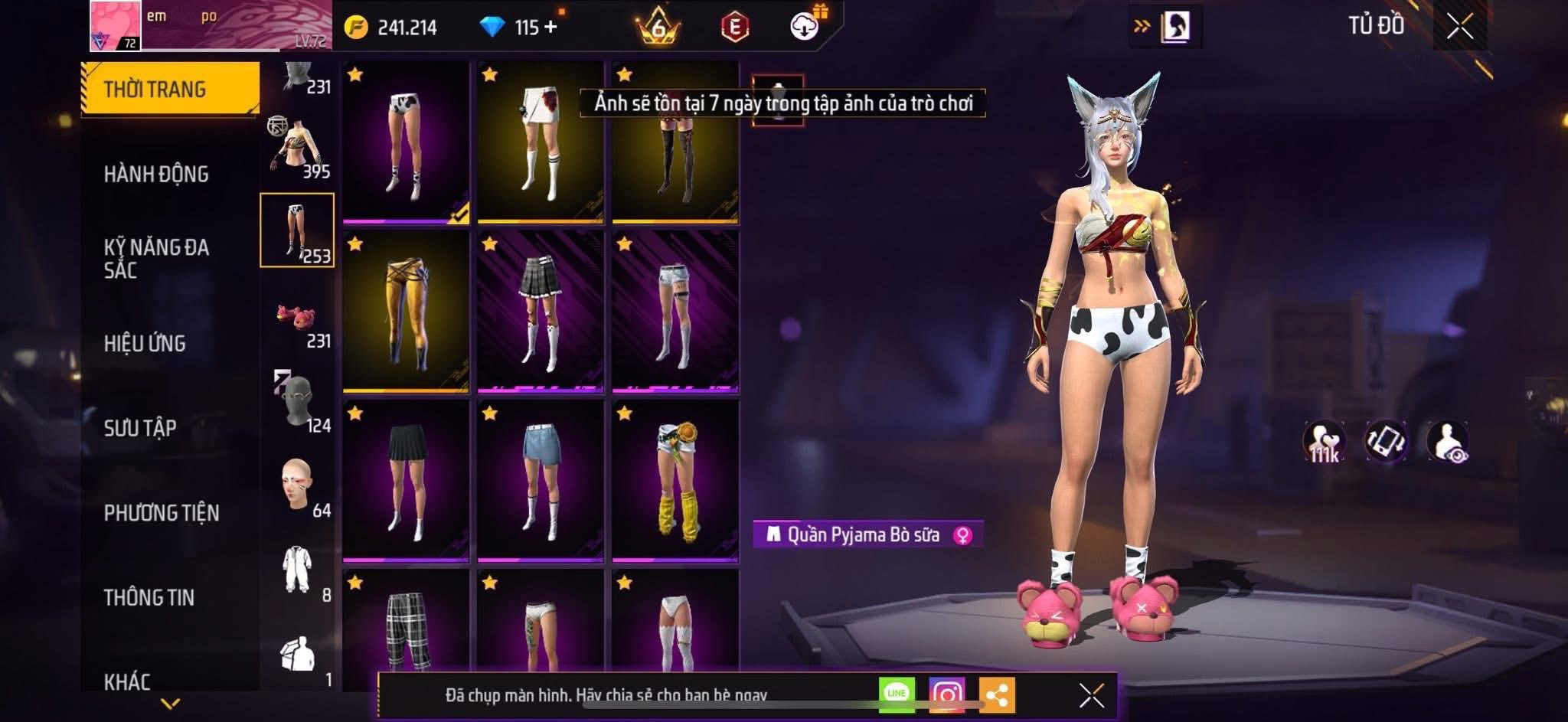Open the Hành Động section

tap(156, 174)
